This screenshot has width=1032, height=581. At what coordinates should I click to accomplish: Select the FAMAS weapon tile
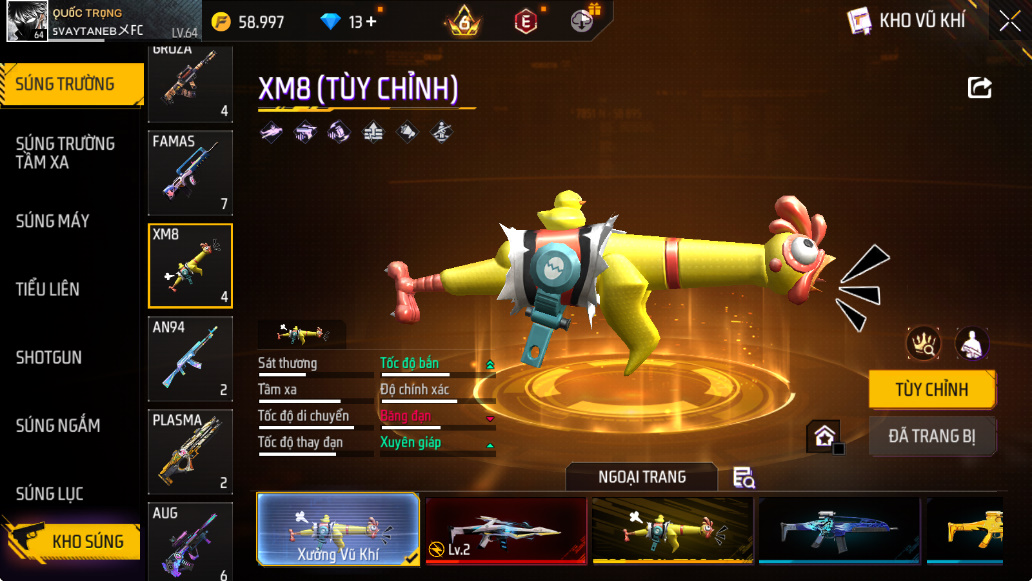[190, 173]
